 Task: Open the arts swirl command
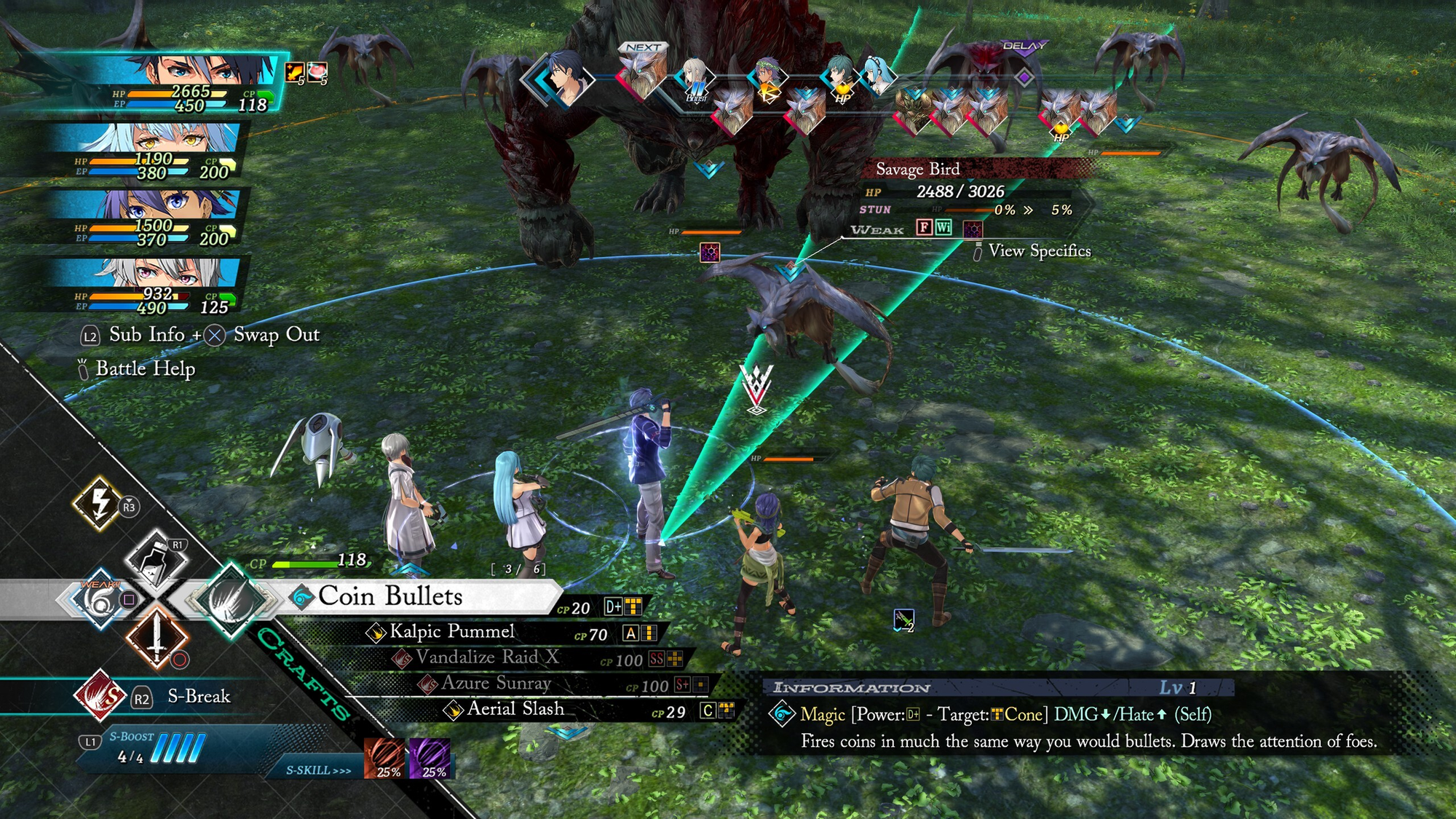99,600
